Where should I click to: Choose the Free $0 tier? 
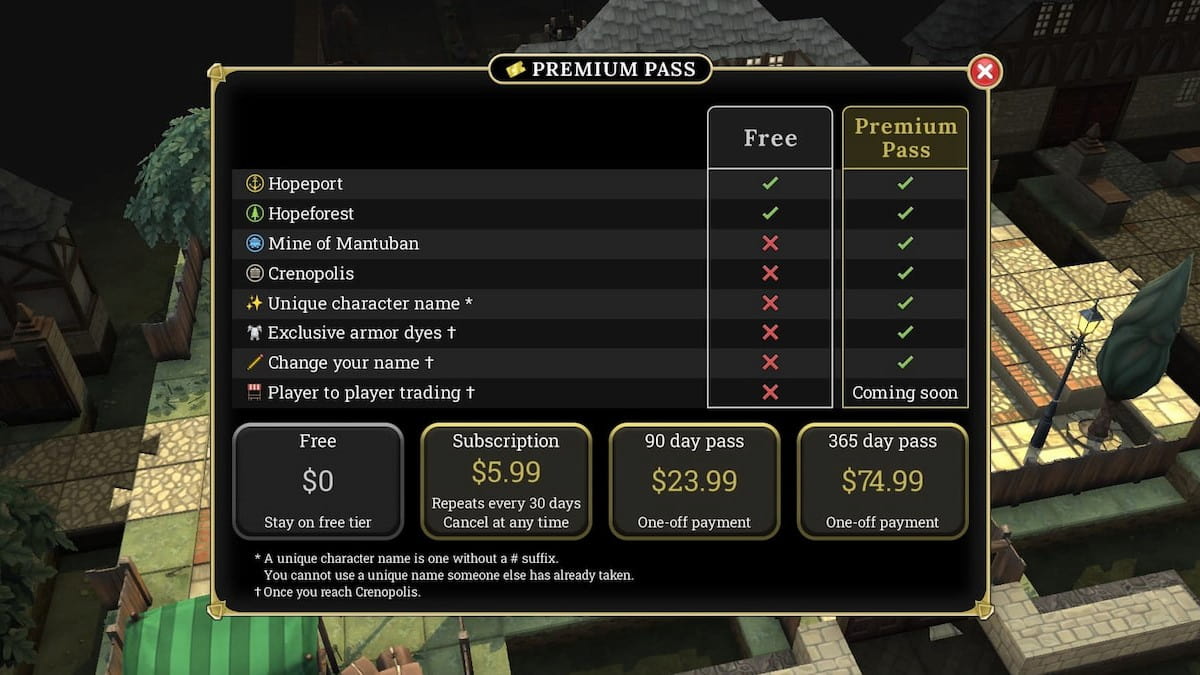pyautogui.click(x=318, y=481)
